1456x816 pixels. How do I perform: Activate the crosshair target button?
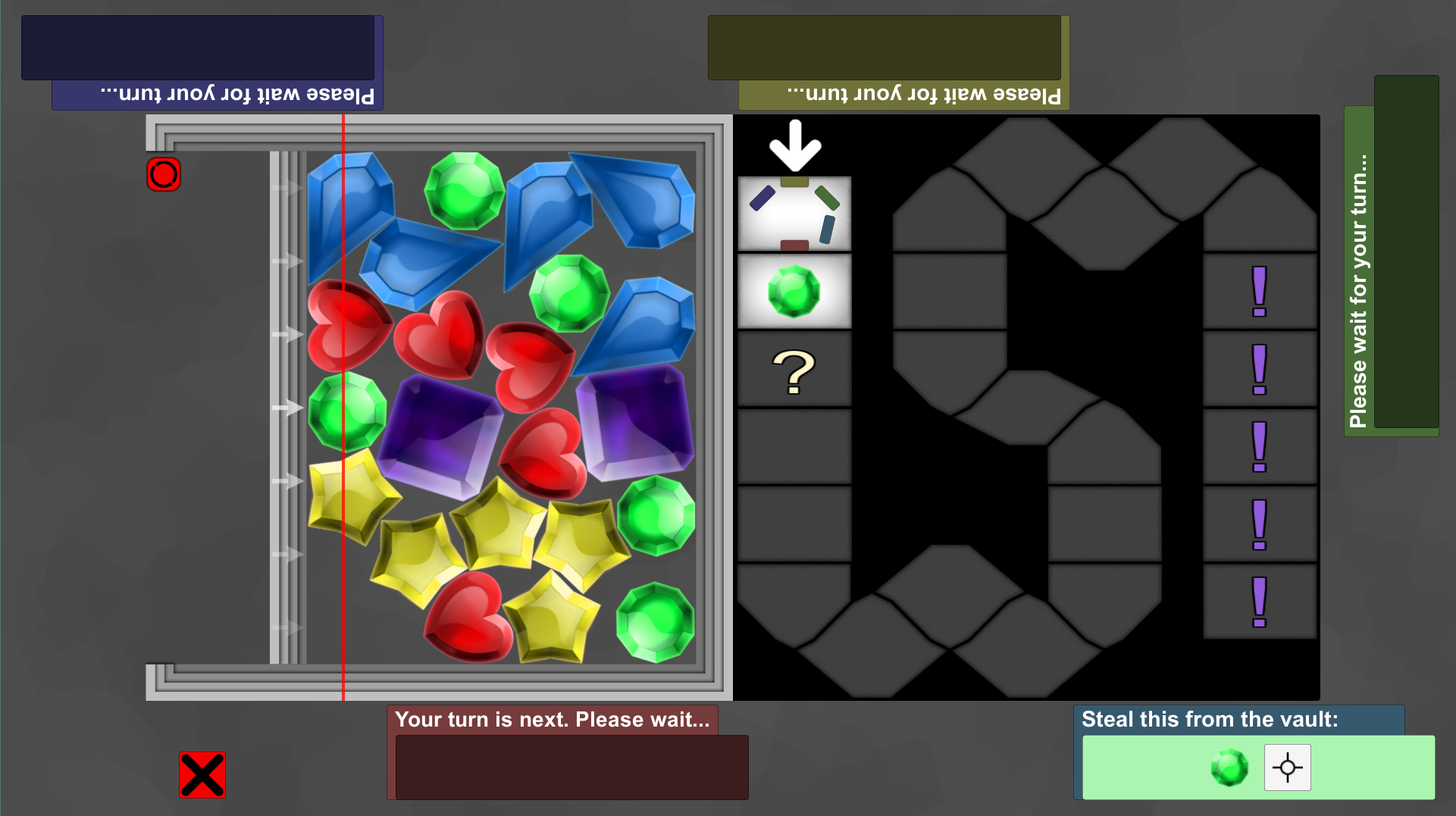click(1287, 768)
